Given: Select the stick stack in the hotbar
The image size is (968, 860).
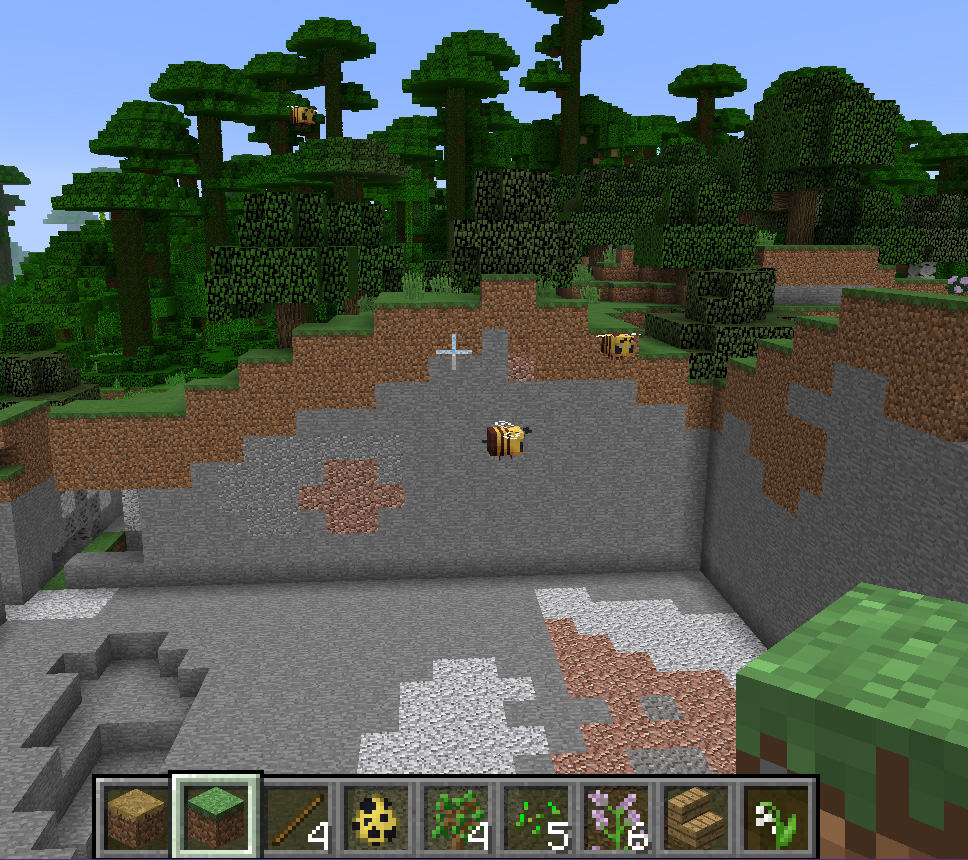Looking at the screenshot, I should (x=296, y=814).
